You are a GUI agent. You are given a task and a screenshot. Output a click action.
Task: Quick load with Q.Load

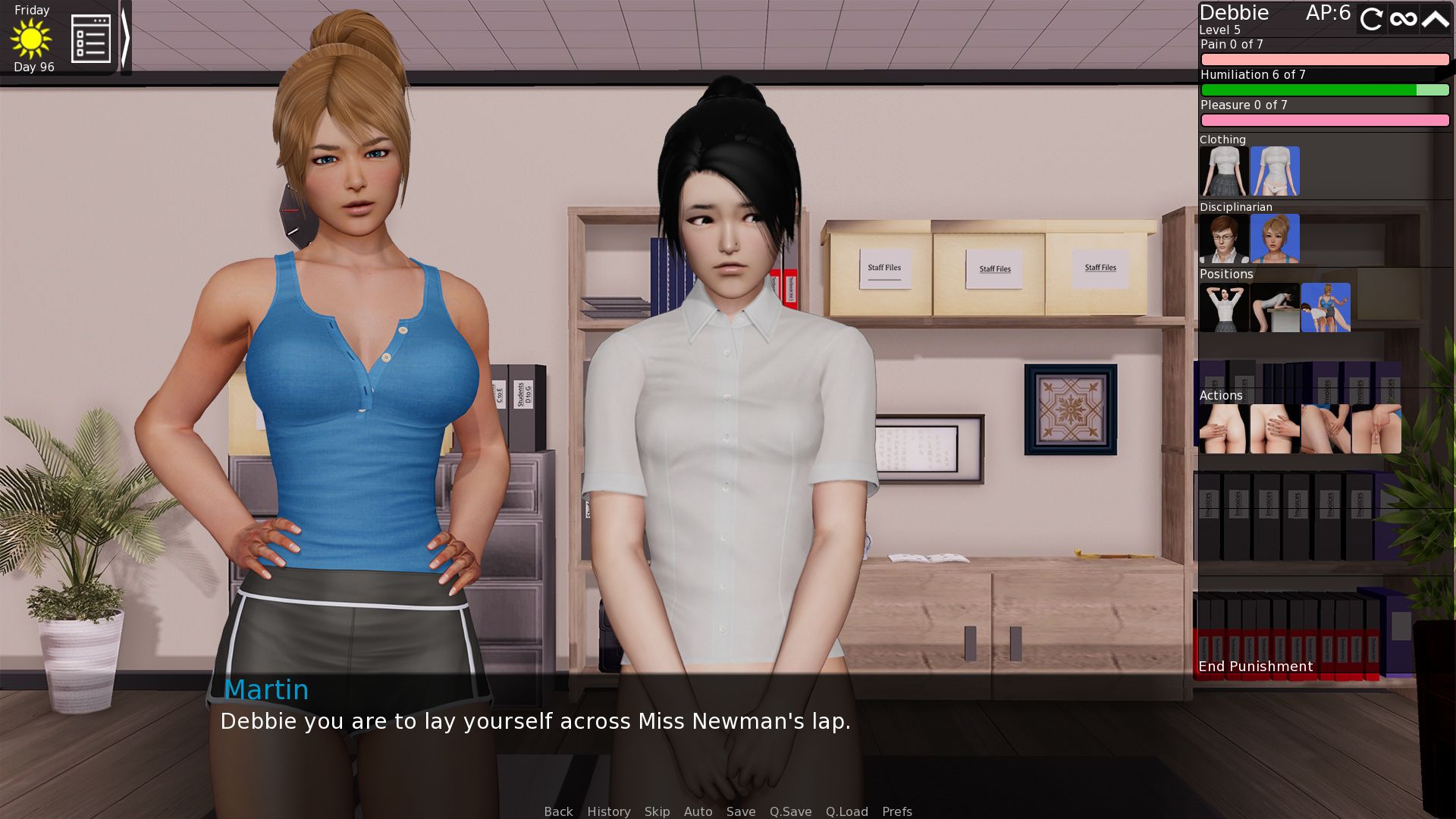pyautogui.click(x=846, y=811)
